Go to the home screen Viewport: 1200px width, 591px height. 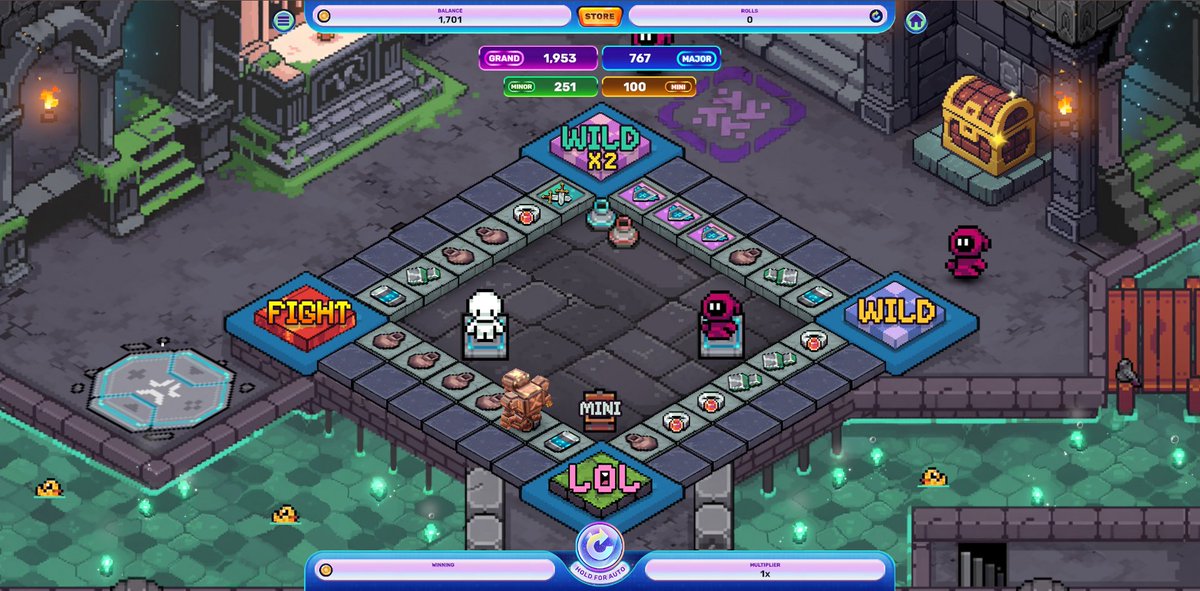point(916,21)
